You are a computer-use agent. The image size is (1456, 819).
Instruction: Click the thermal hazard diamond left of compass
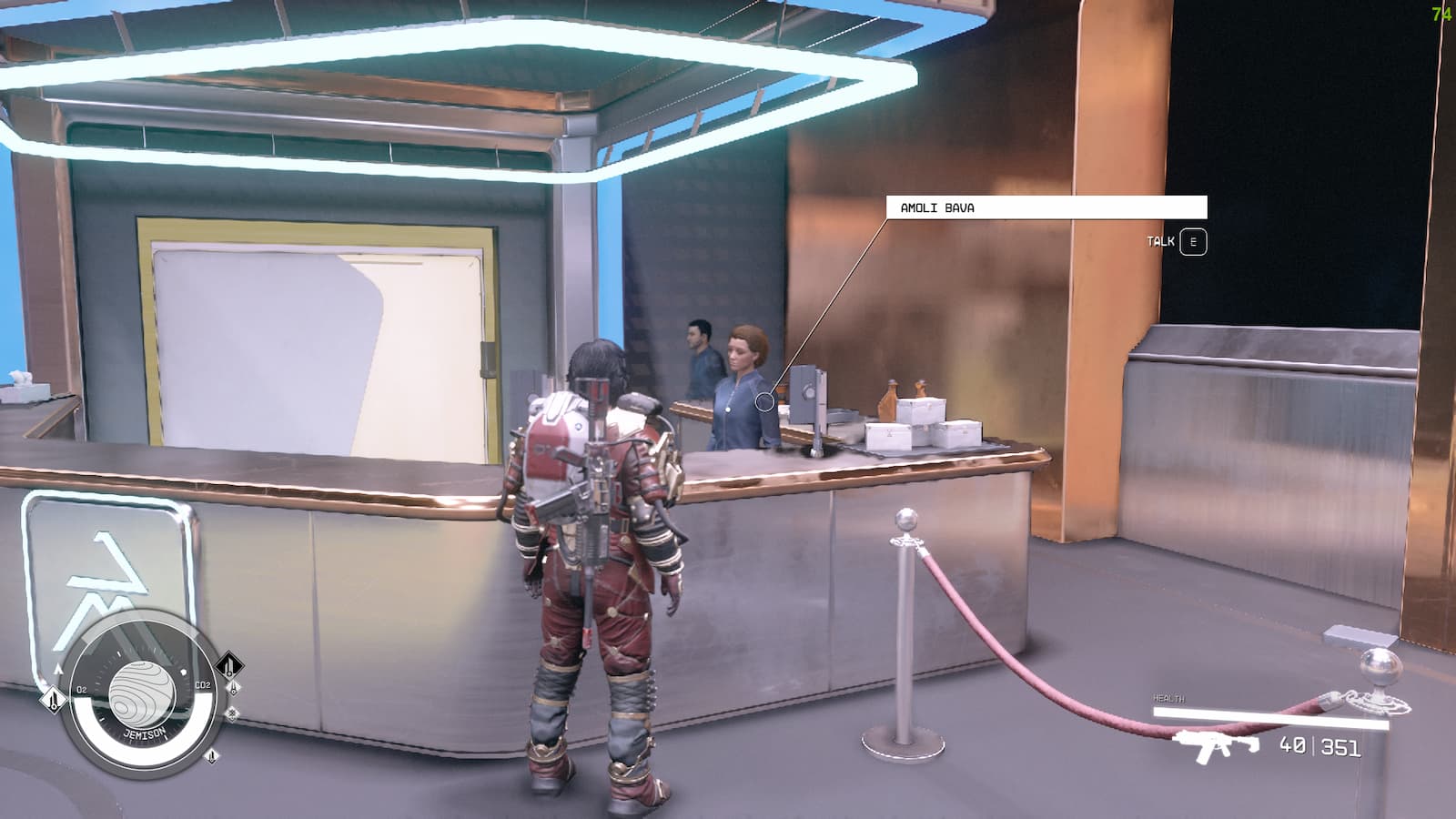(54, 701)
